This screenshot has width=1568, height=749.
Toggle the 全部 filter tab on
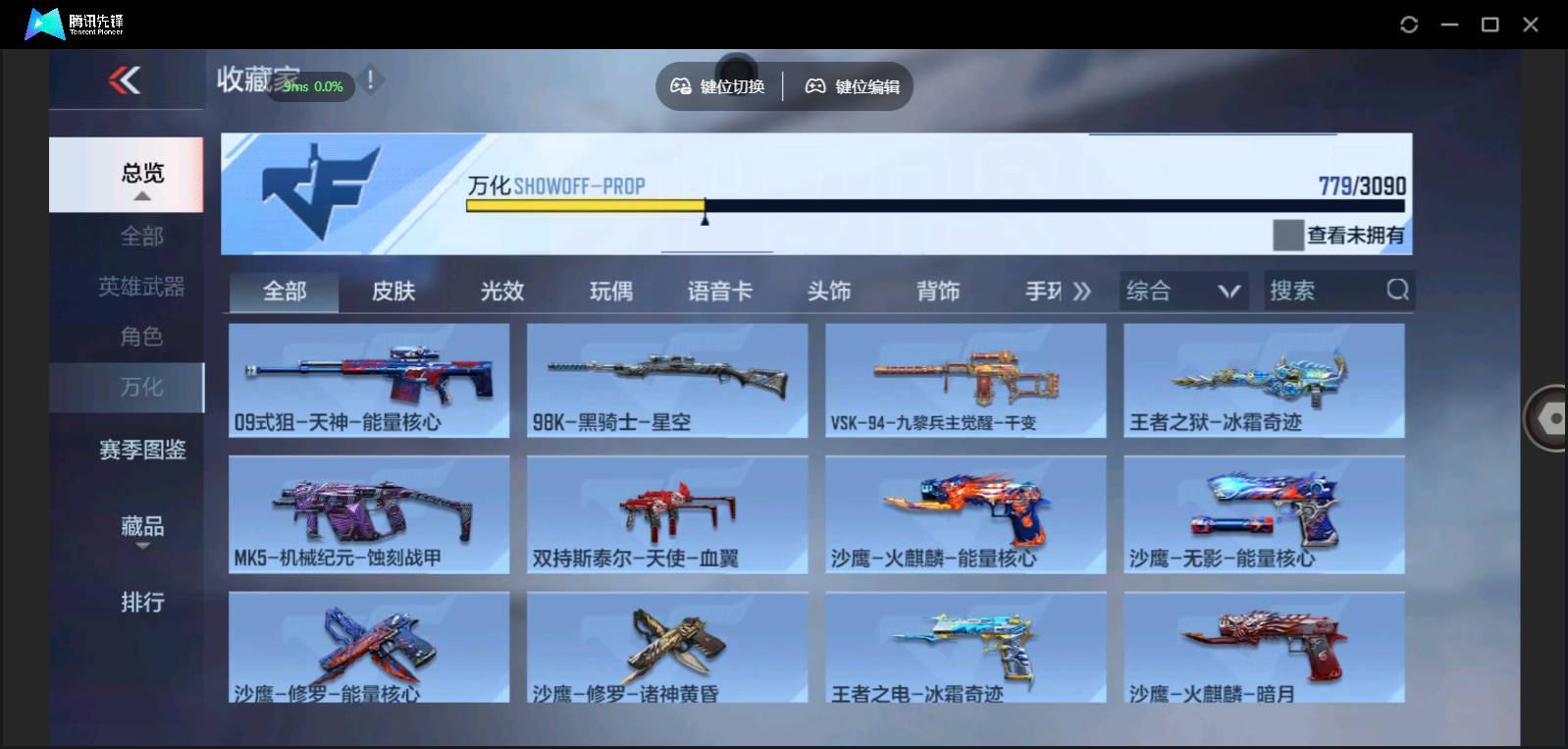tap(283, 291)
